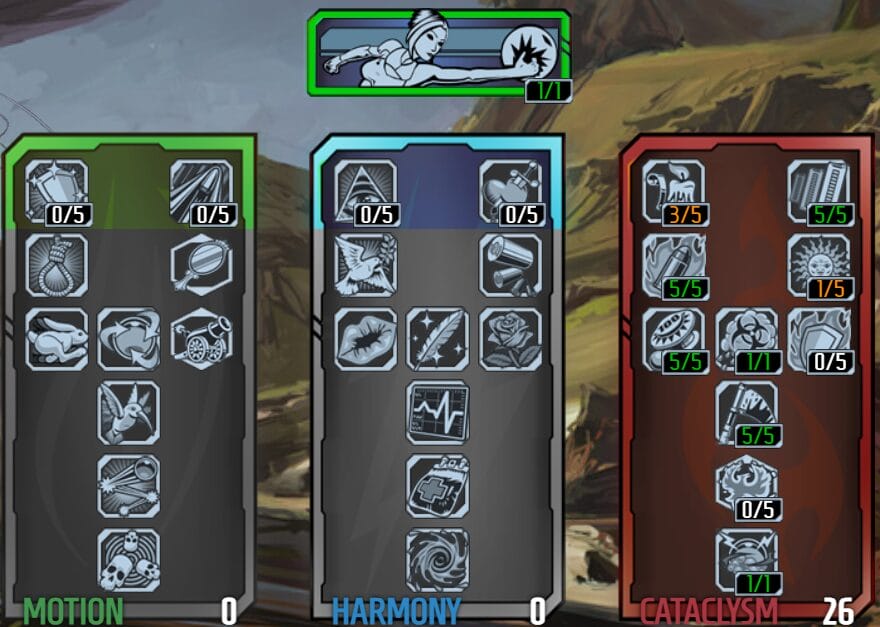Pick the phoenix skill in Cataclysm
Screen dimensions: 880x627
coord(746,485)
